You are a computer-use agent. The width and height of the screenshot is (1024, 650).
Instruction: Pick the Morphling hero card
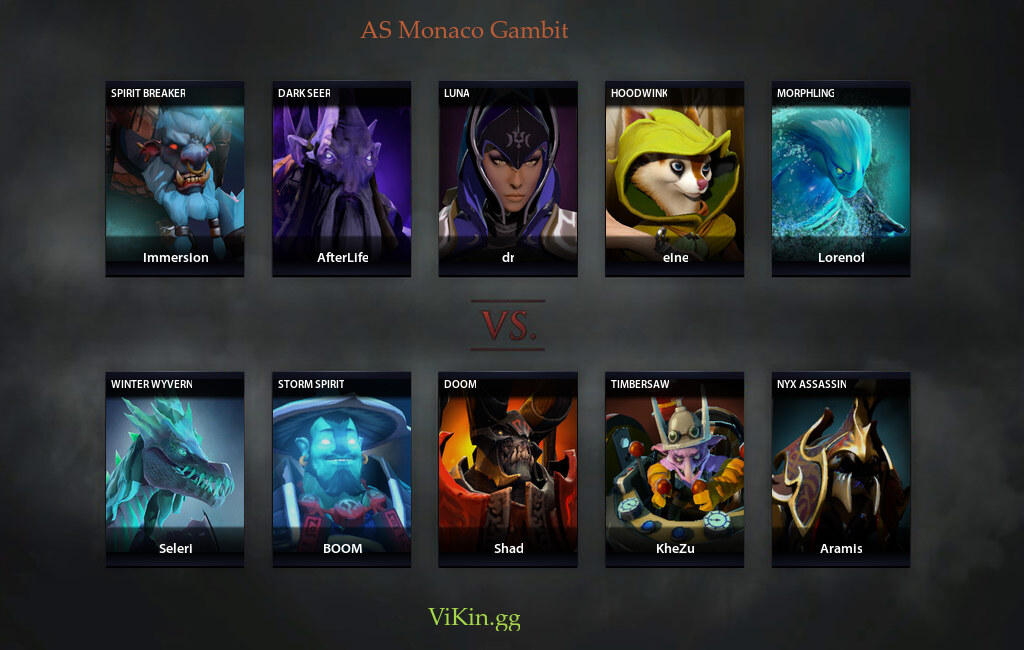tap(841, 178)
